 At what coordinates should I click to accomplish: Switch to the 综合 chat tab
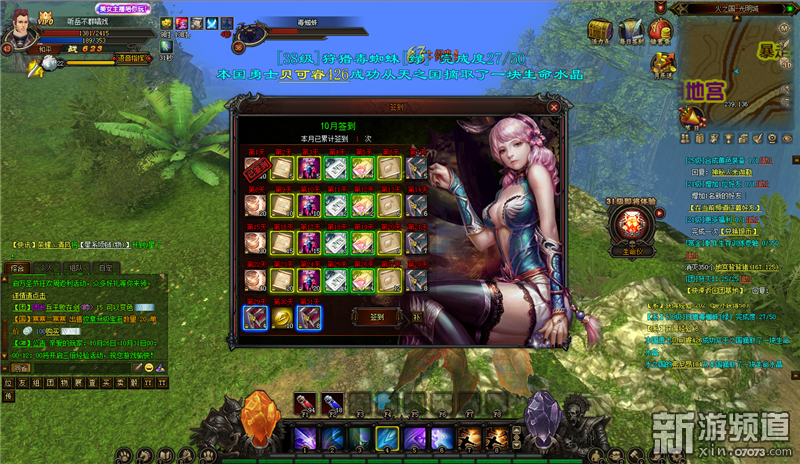pyautogui.click(x=17, y=267)
